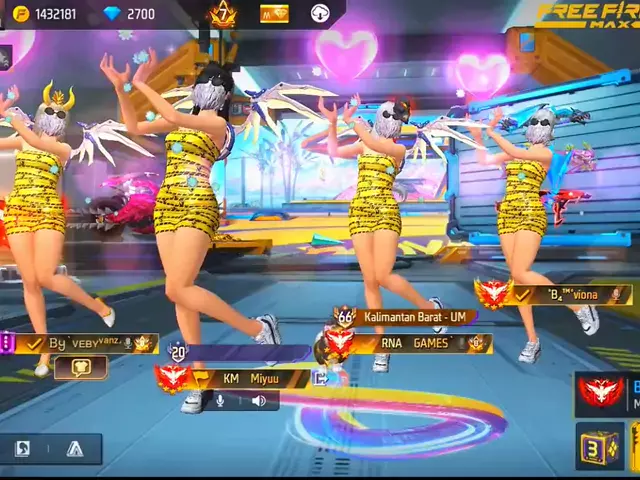Viewport: 640px width, 480px height.
Task: Click the three-dot menu beside VEBYvanz
Action: coord(6,343)
